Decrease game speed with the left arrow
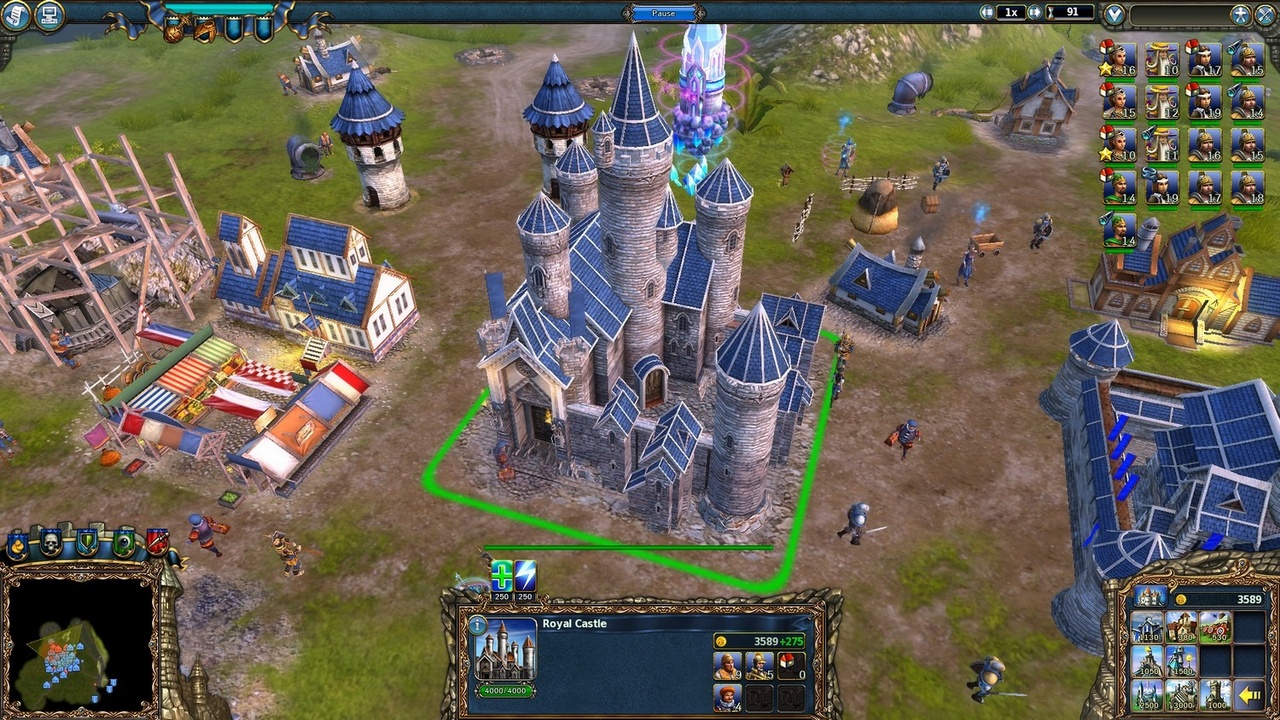 pos(988,12)
